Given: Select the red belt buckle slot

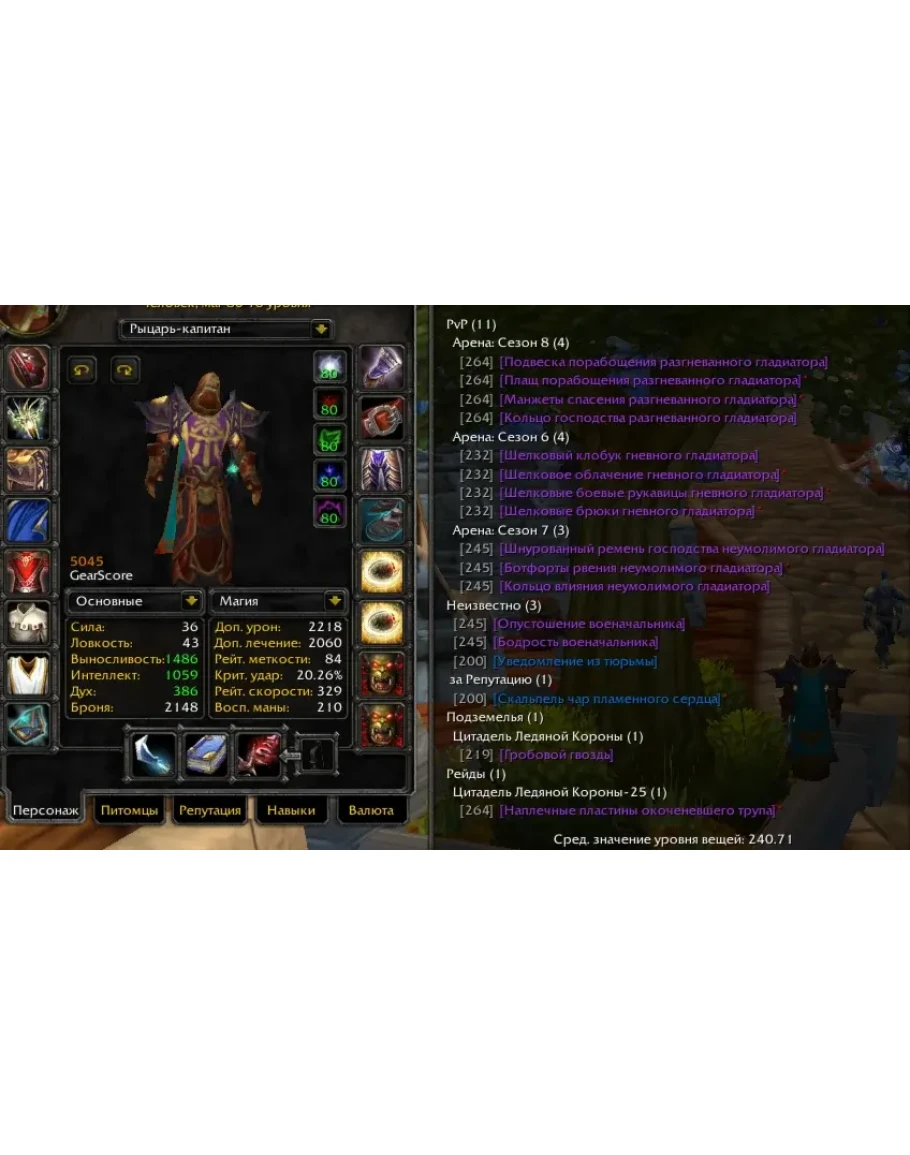Looking at the screenshot, I should (381, 417).
